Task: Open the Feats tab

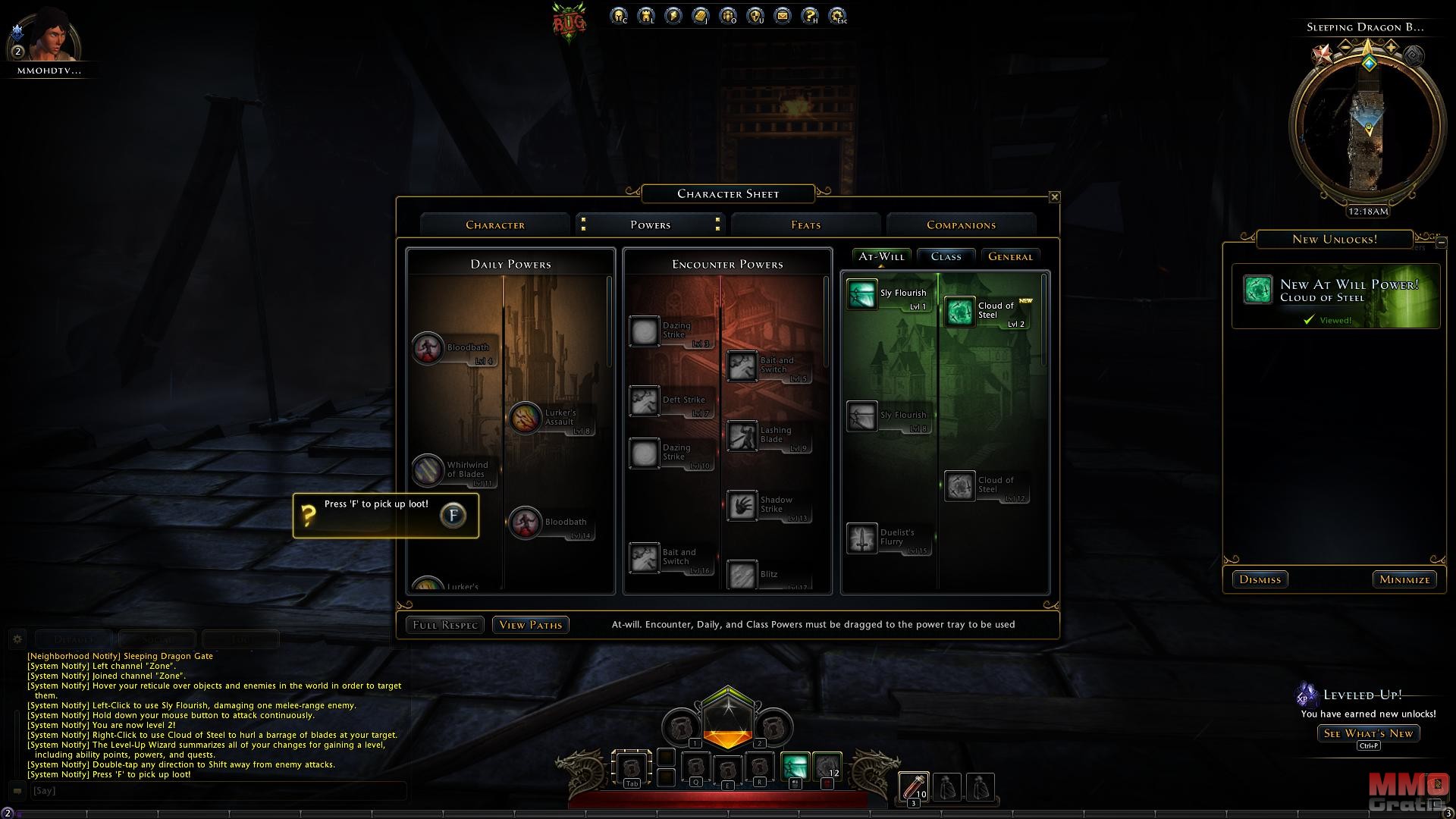Action: [x=805, y=225]
